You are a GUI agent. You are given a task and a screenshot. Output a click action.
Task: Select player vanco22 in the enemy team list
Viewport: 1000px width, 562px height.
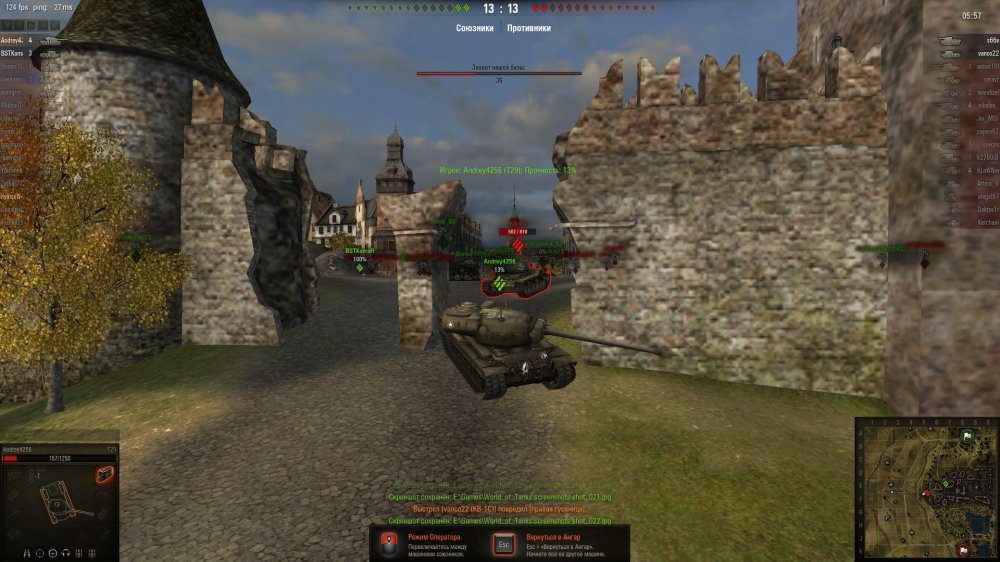pos(987,53)
